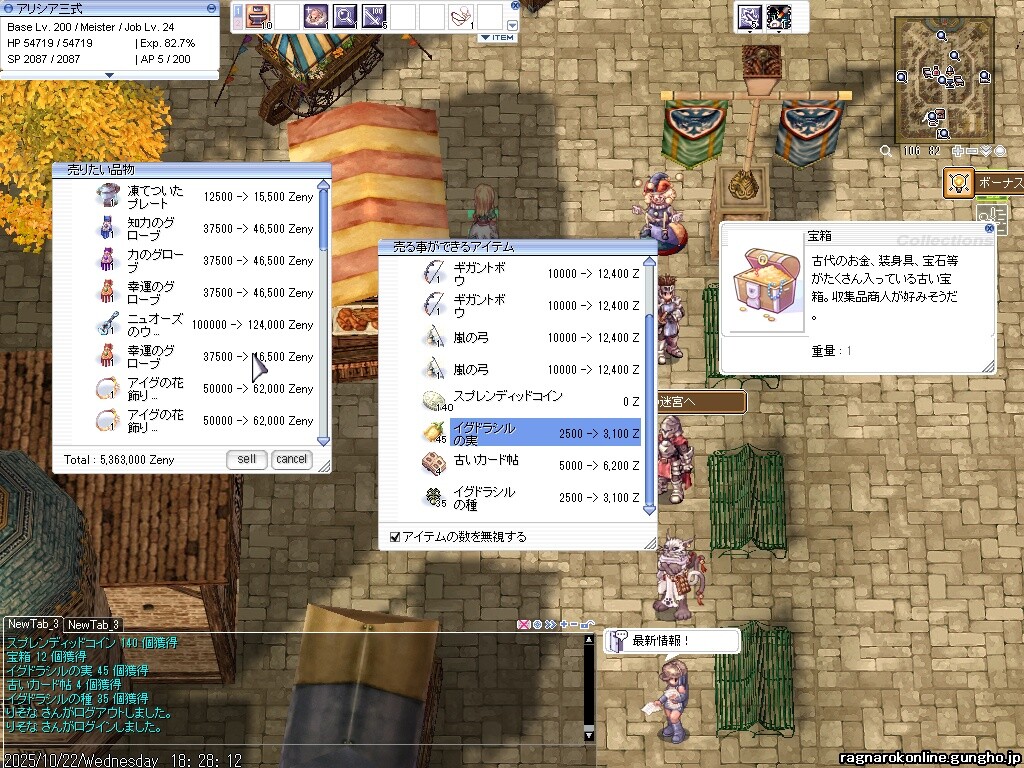Pick the スプレンディッドコイン item row
Screen dimensions: 1024x768
(x=530, y=401)
